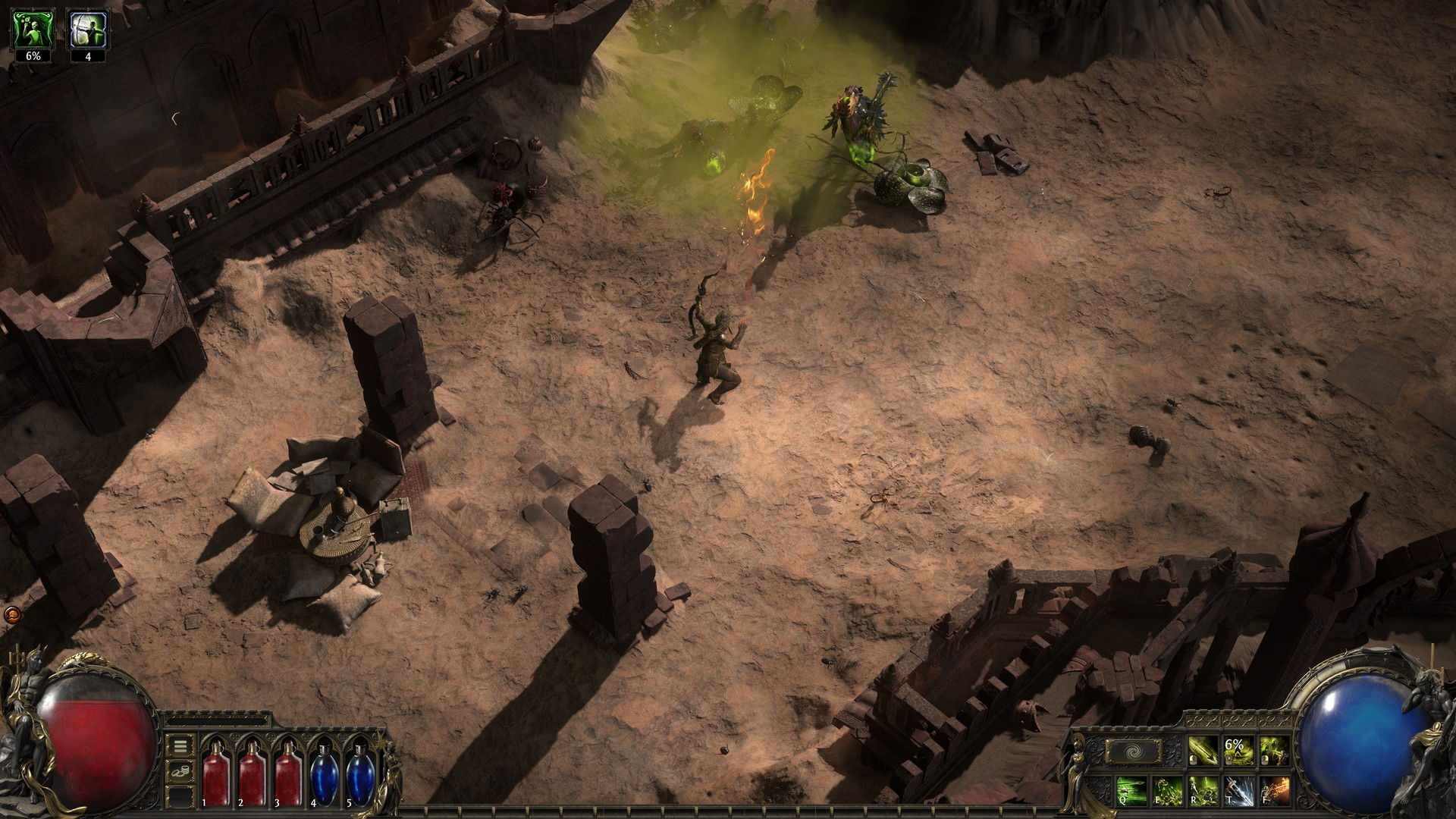This screenshot has height=819, width=1456.
Task: Click the spiral swirl button on skill bar
Action: pyautogui.click(x=1133, y=752)
